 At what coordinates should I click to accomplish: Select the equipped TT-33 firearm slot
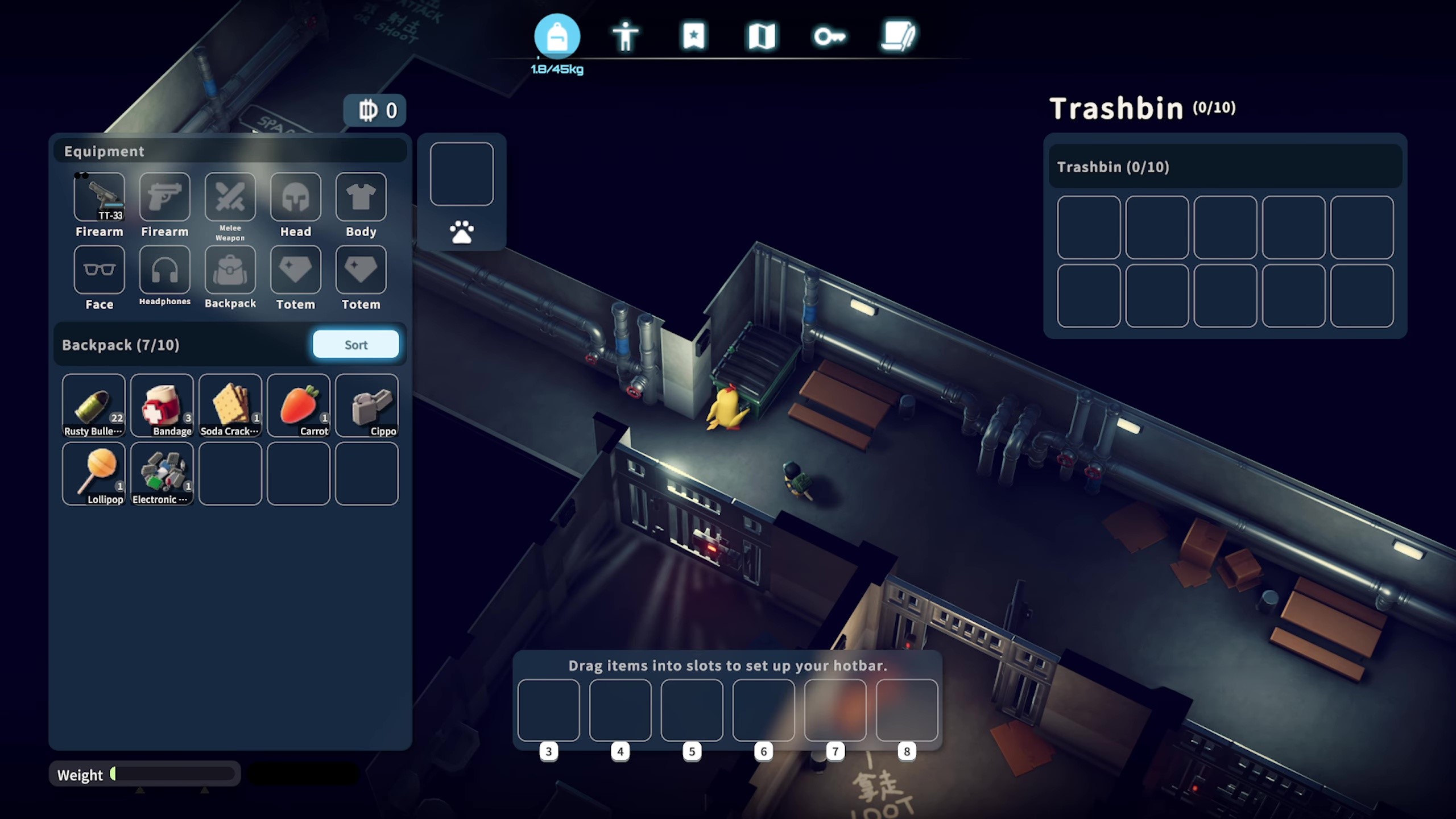[100, 197]
